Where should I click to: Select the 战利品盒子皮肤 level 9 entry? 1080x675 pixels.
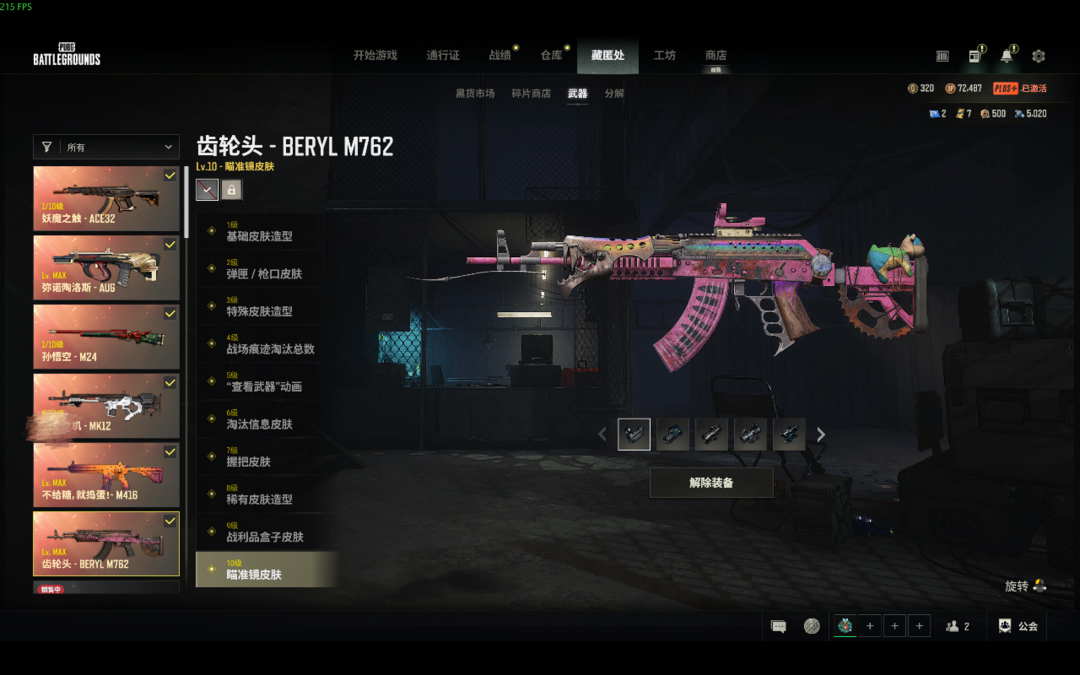click(x=266, y=532)
